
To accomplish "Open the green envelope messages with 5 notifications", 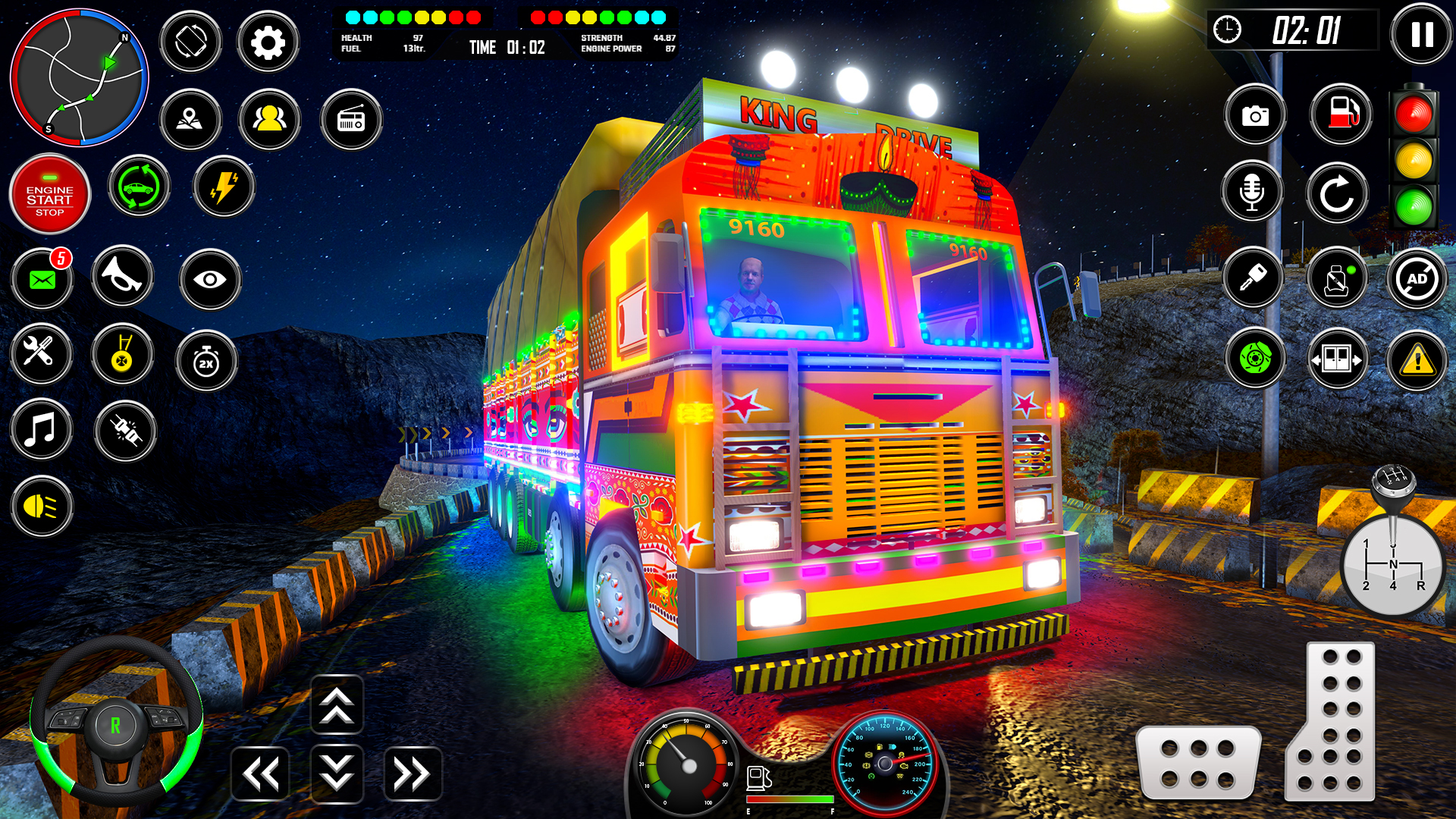I will pos(42,279).
